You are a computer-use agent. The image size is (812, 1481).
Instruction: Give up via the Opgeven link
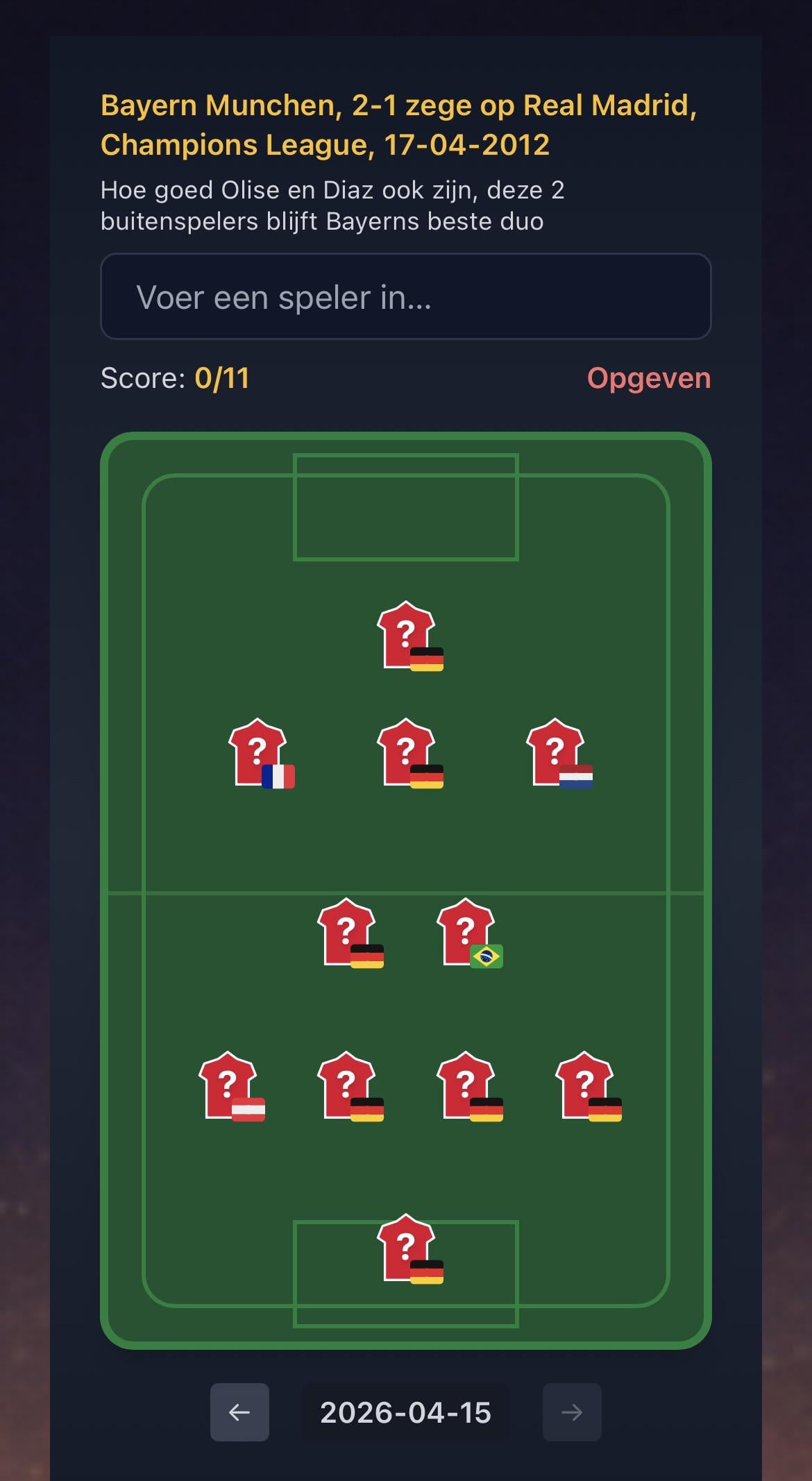click(x=648, y=378)
